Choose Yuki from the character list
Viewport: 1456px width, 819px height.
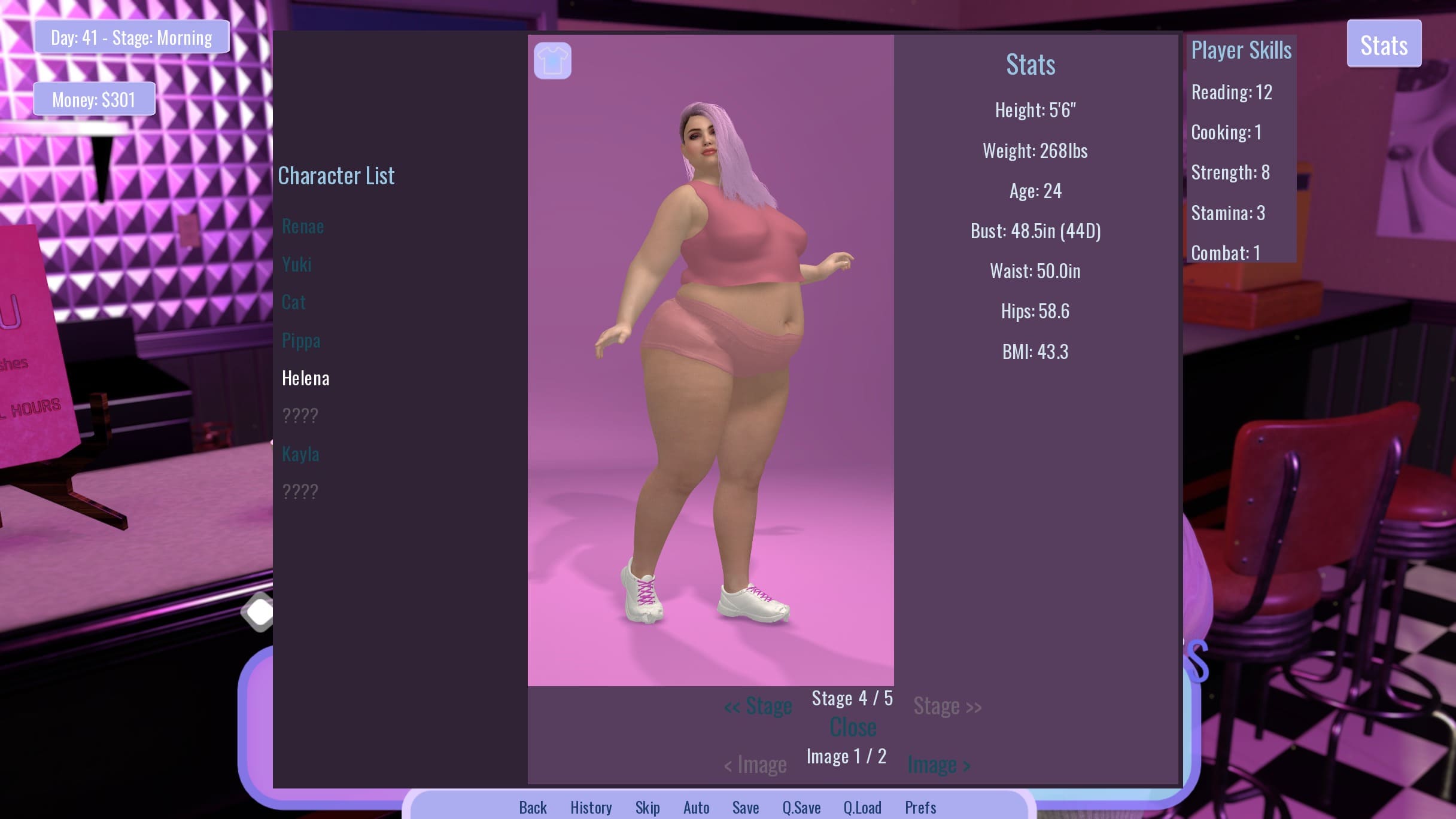(x=297, y=264)
